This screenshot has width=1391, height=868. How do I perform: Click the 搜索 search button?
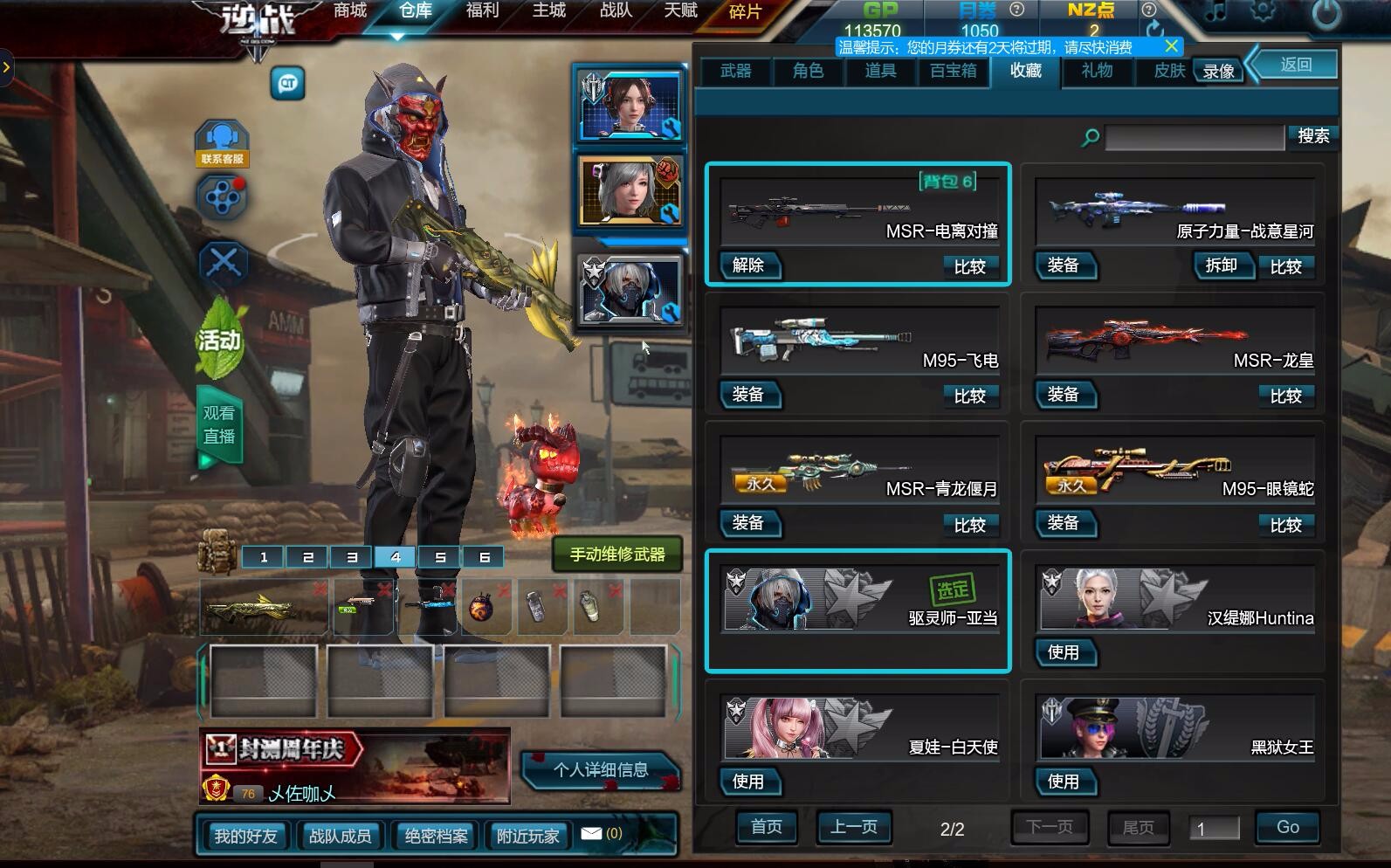click(x=1312, y=136)
